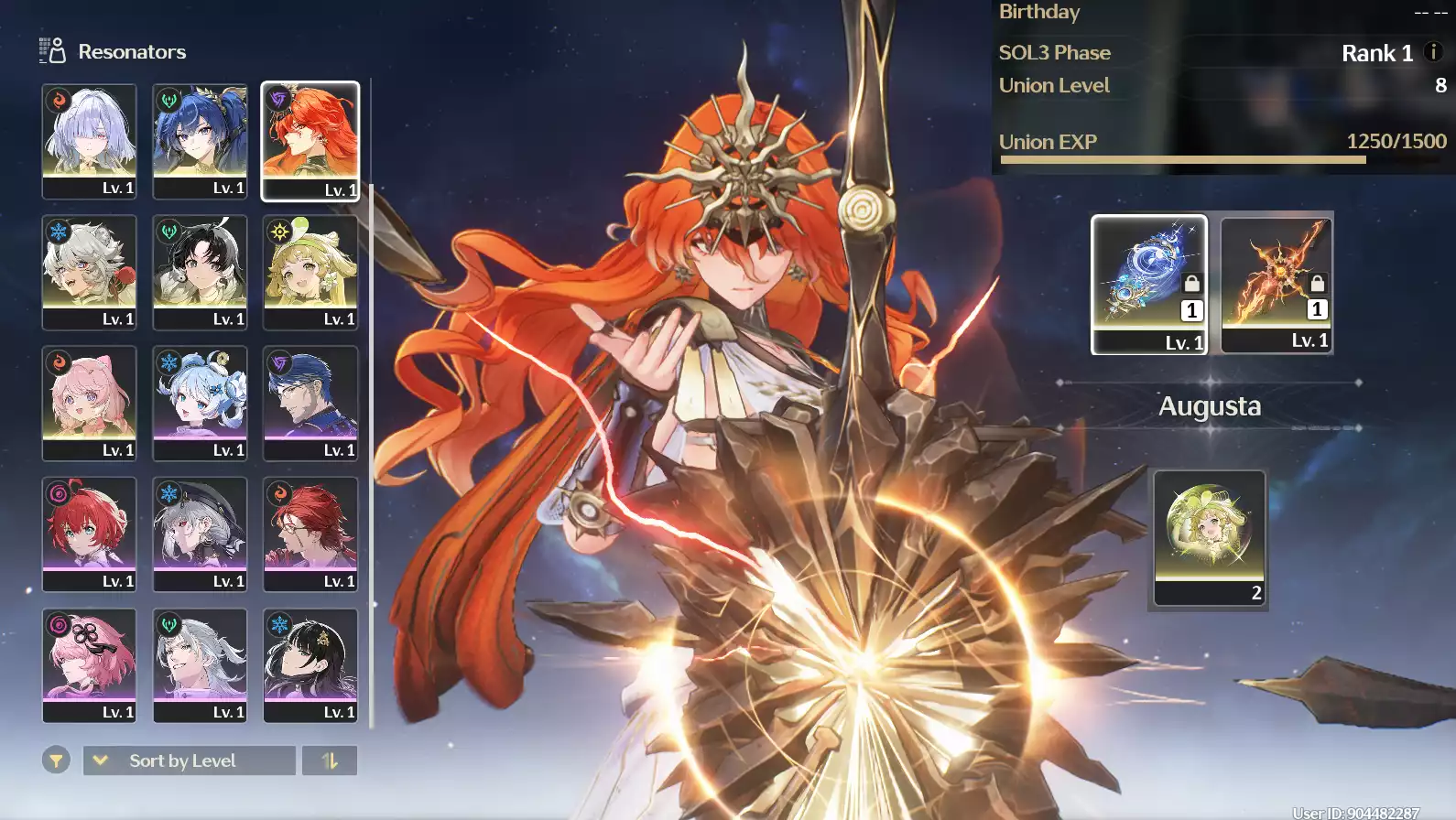Viewport: 1456px width, 820px height.
Task: Select the red-haired Augusta resonator portrait
Action: click(310, 141)
